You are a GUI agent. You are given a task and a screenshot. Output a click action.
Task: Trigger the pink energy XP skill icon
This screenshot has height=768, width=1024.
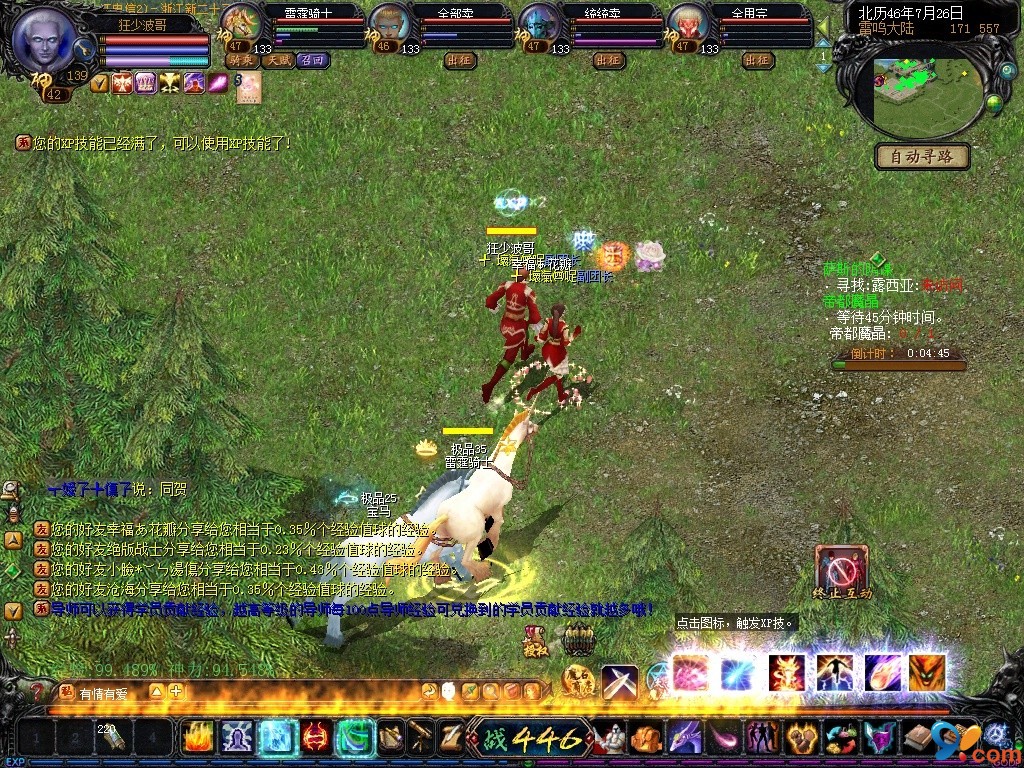tap(690, 673)
